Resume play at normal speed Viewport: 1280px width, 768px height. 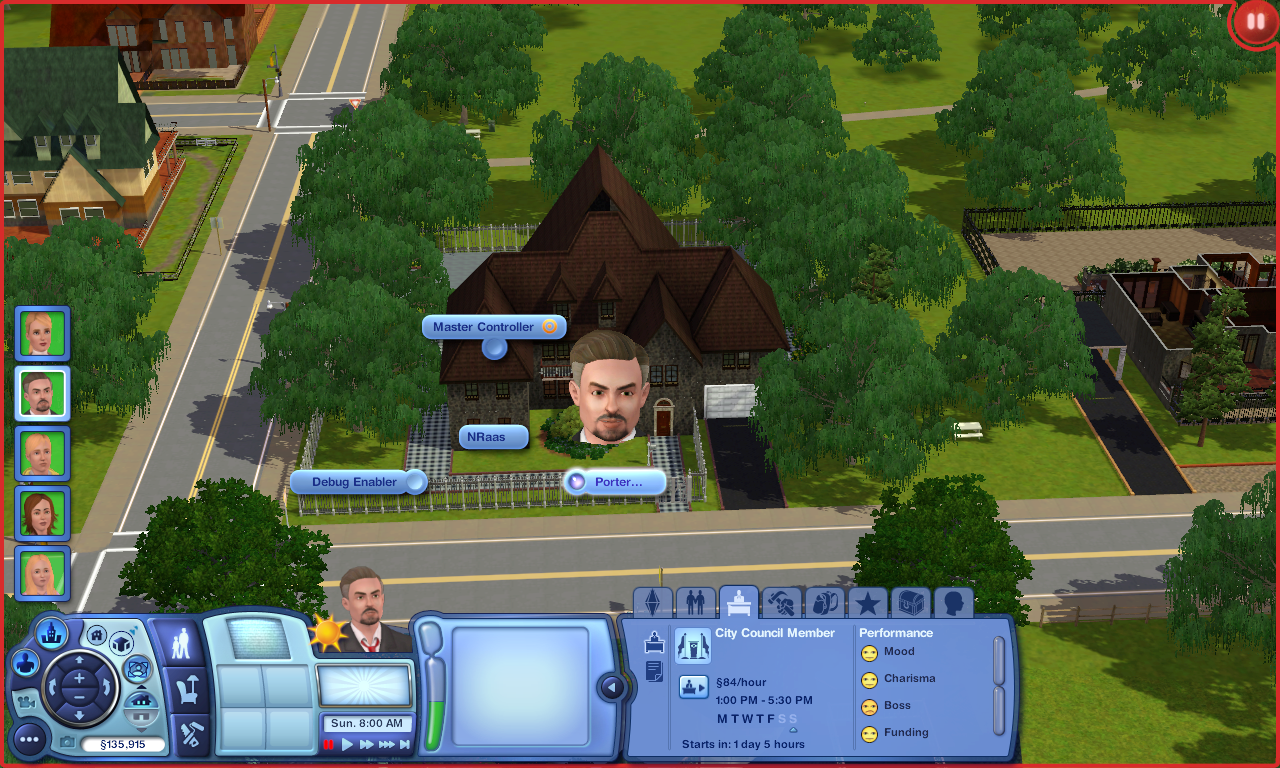tap(347, 744)
